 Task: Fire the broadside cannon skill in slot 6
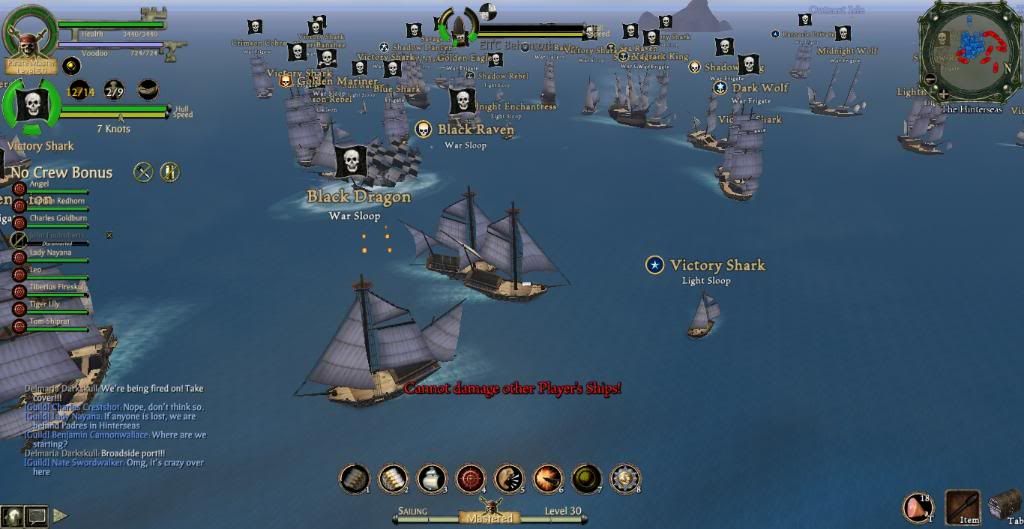click(x=548, y=478)
